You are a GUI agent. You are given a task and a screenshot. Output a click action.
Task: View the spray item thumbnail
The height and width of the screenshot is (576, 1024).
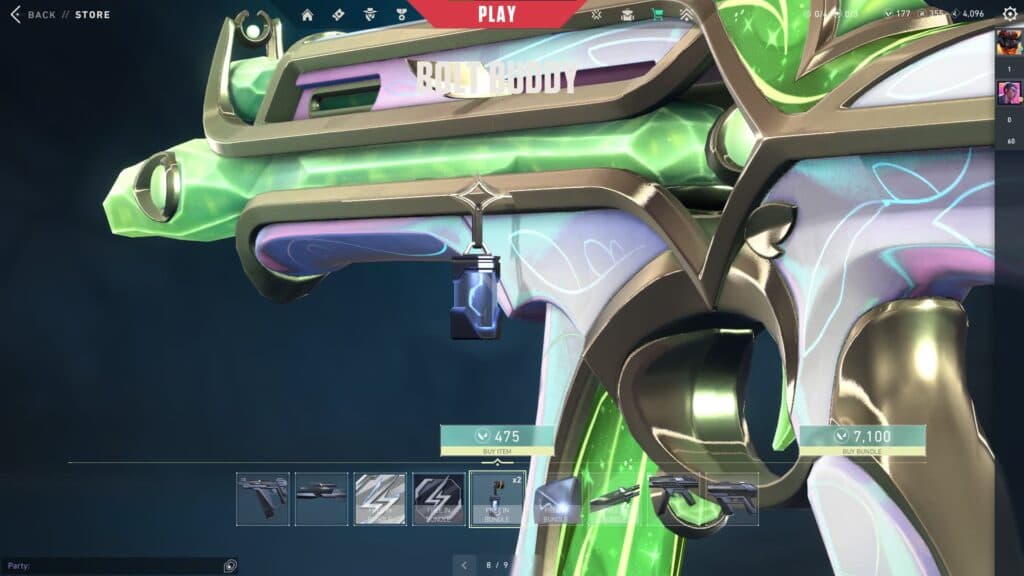pos(556,499)
